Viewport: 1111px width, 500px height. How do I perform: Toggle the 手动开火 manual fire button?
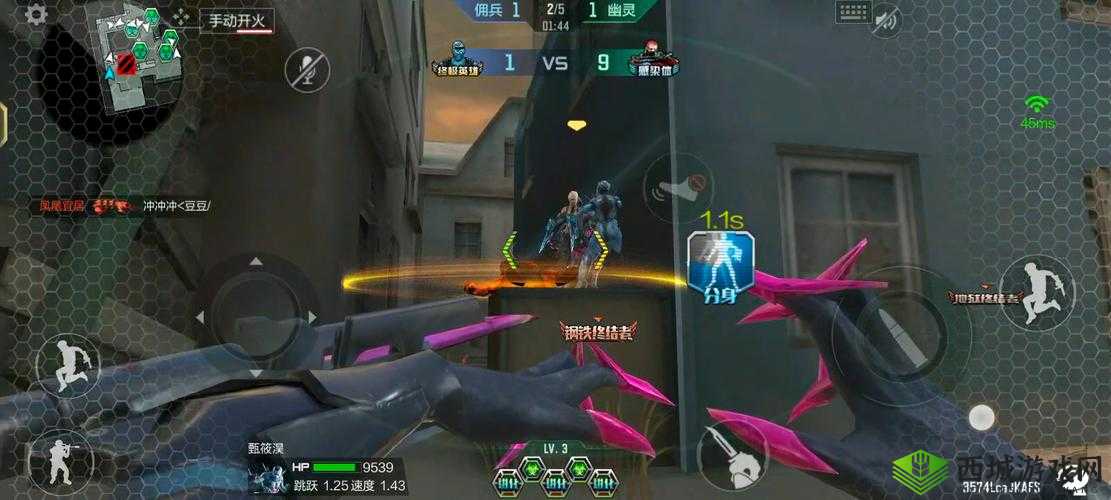[x=236, y=20]
